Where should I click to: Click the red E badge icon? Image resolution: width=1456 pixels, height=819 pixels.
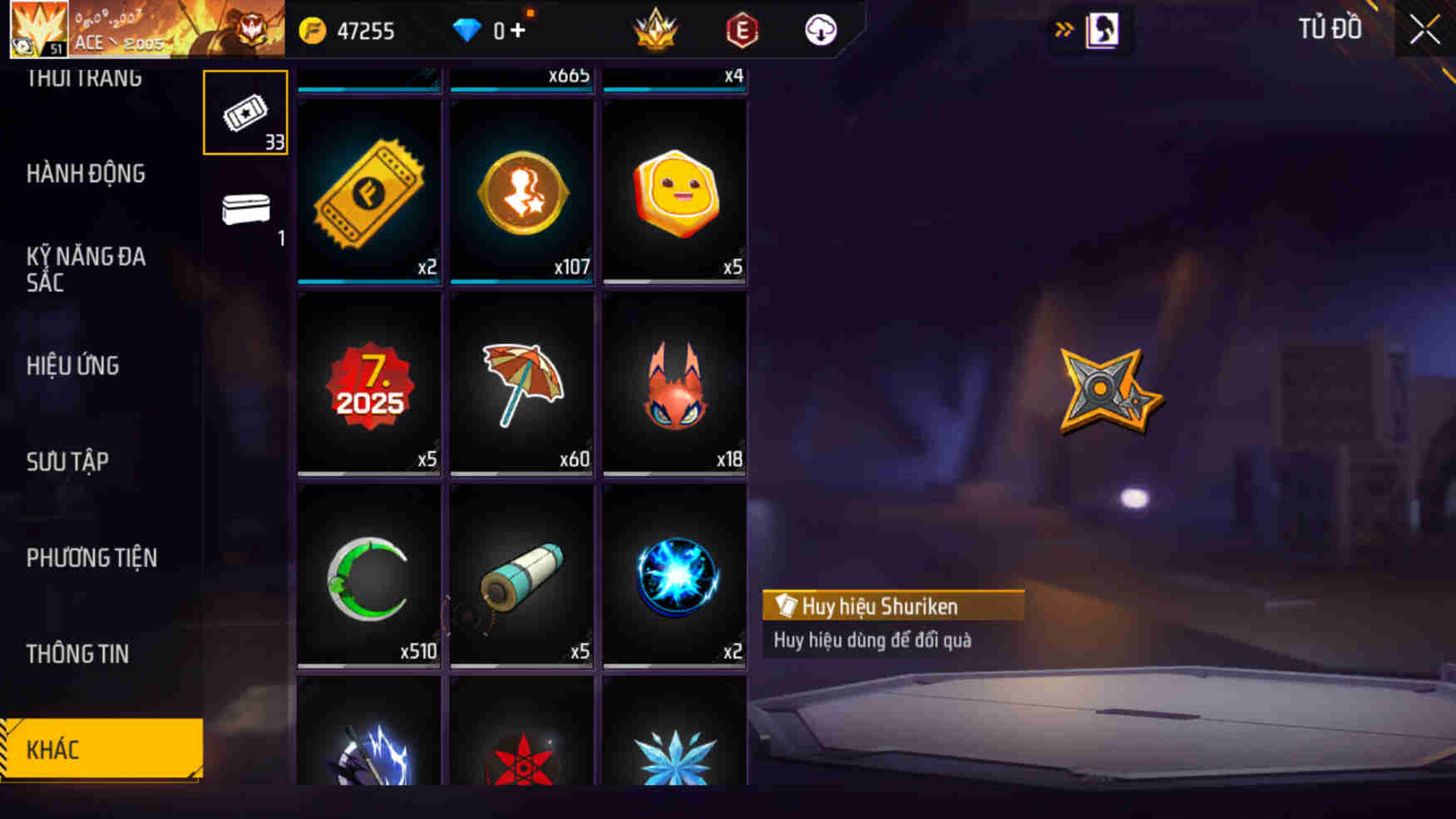pos(743,30)
